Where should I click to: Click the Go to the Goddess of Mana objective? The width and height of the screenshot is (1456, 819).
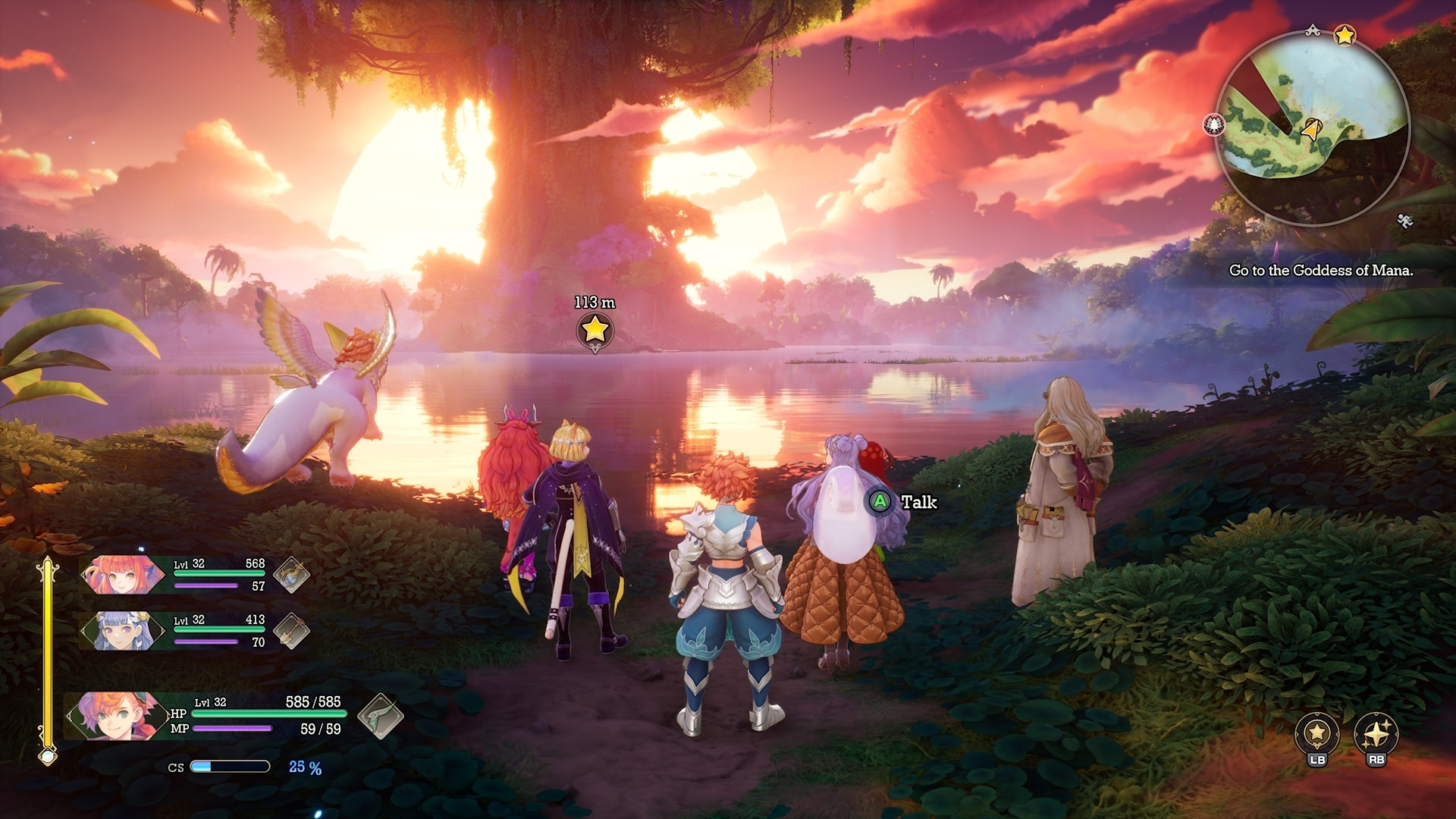(1321, 271)
